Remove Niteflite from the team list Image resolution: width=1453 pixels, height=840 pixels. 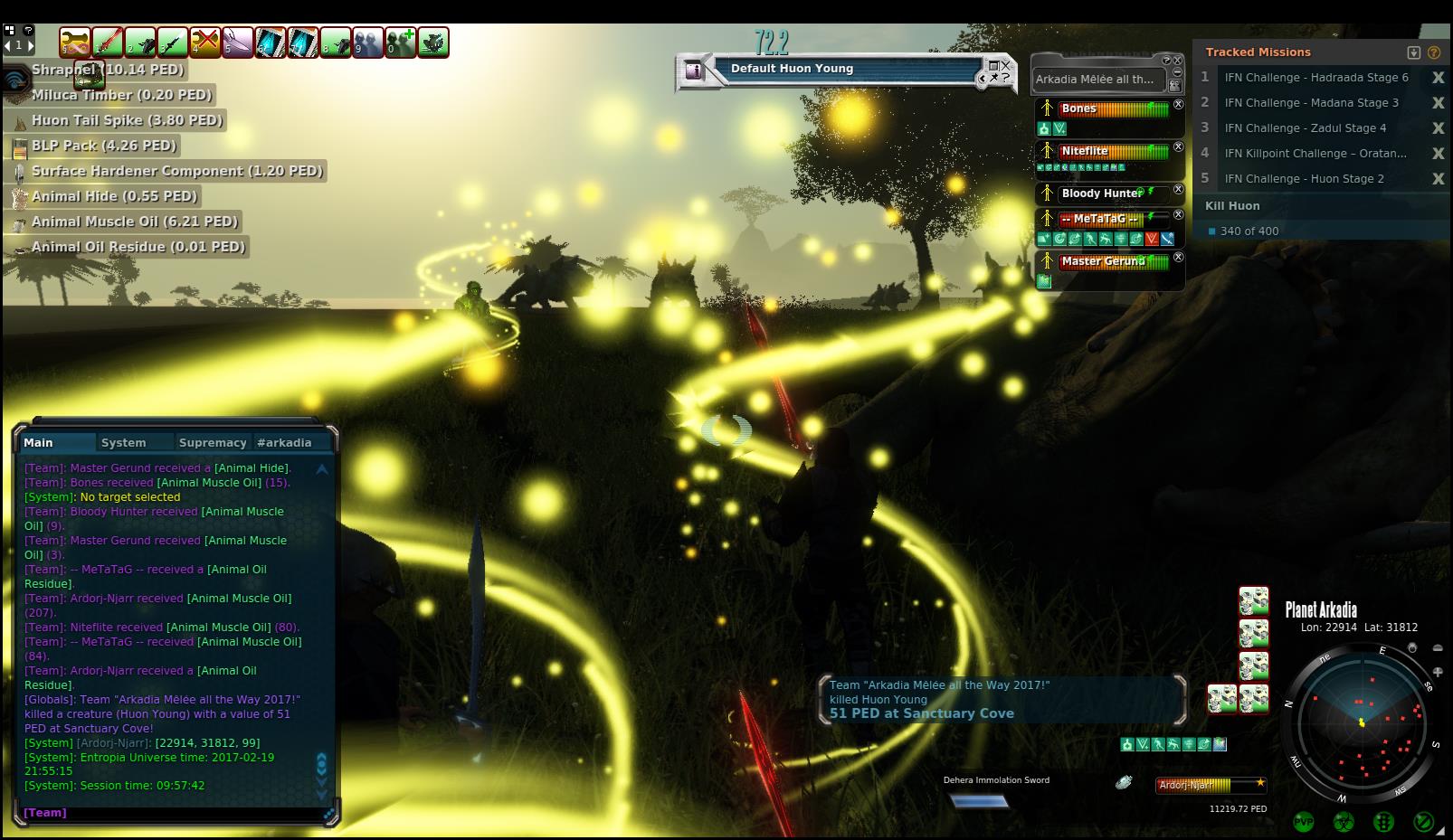pyautogui.click(x=1178, y=146)
